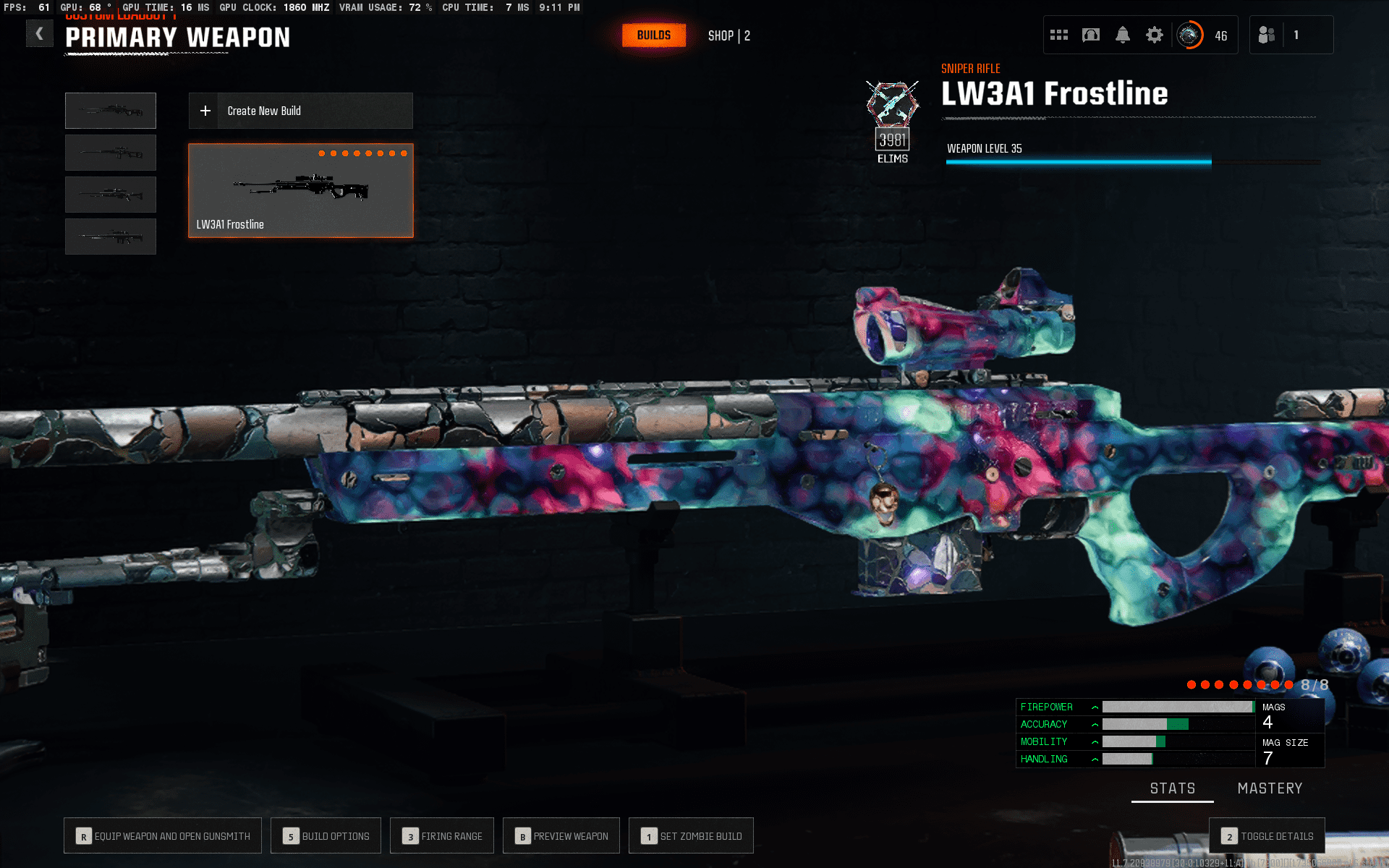Create a new build
1389x868 pixels.
click(x=301, y=111)
